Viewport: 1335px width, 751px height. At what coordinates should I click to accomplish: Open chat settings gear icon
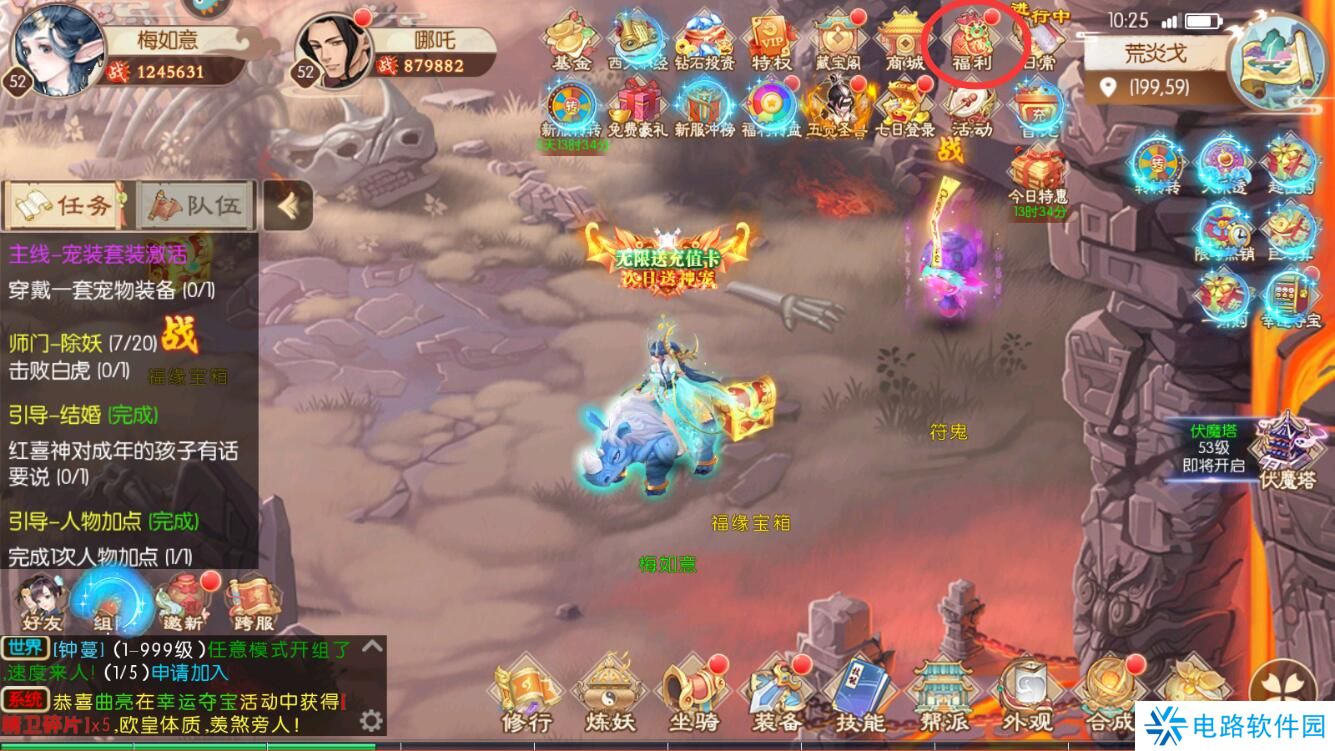tap(371, 720)
